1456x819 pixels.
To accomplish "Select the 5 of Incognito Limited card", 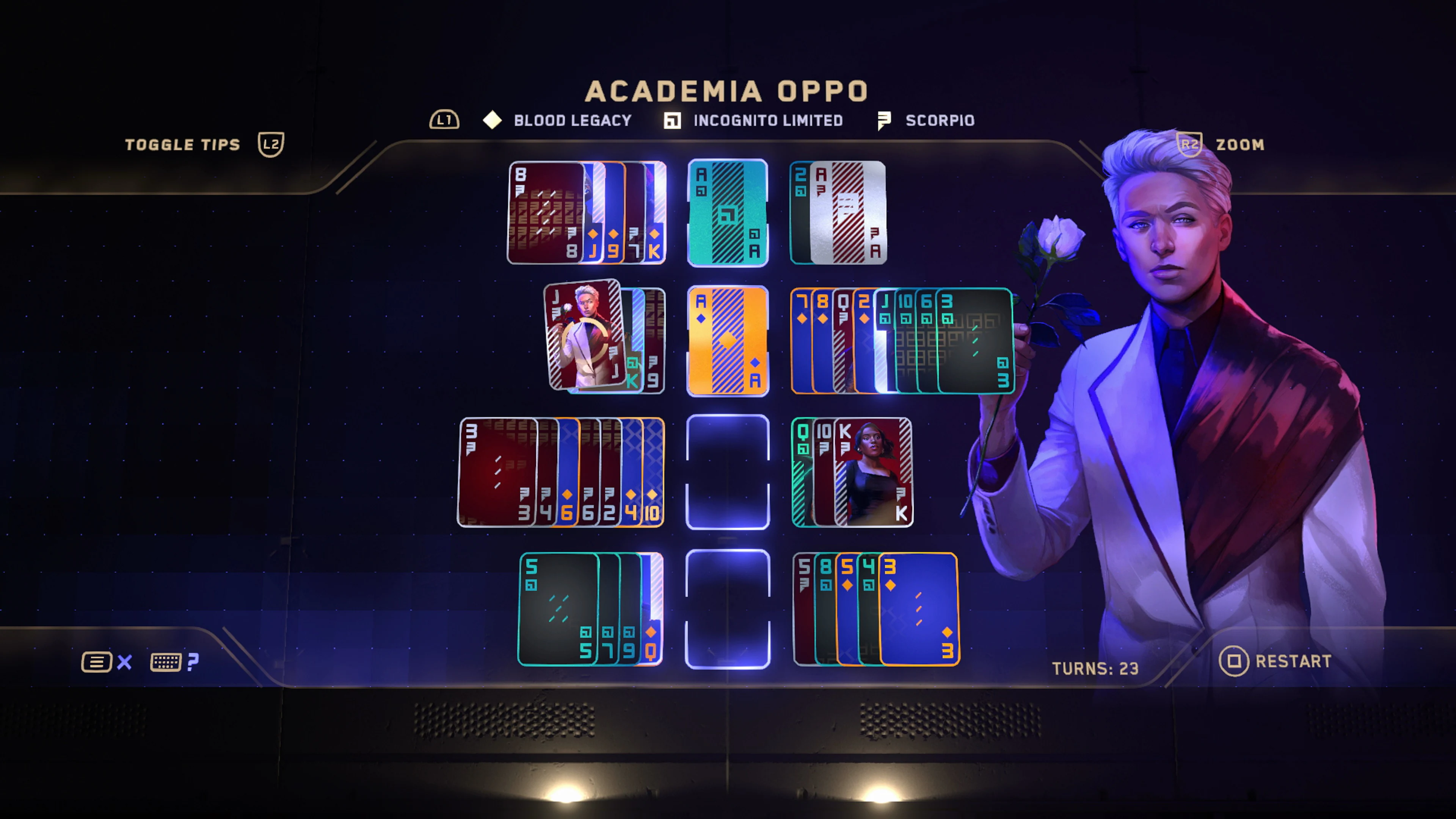I will 558,609.
